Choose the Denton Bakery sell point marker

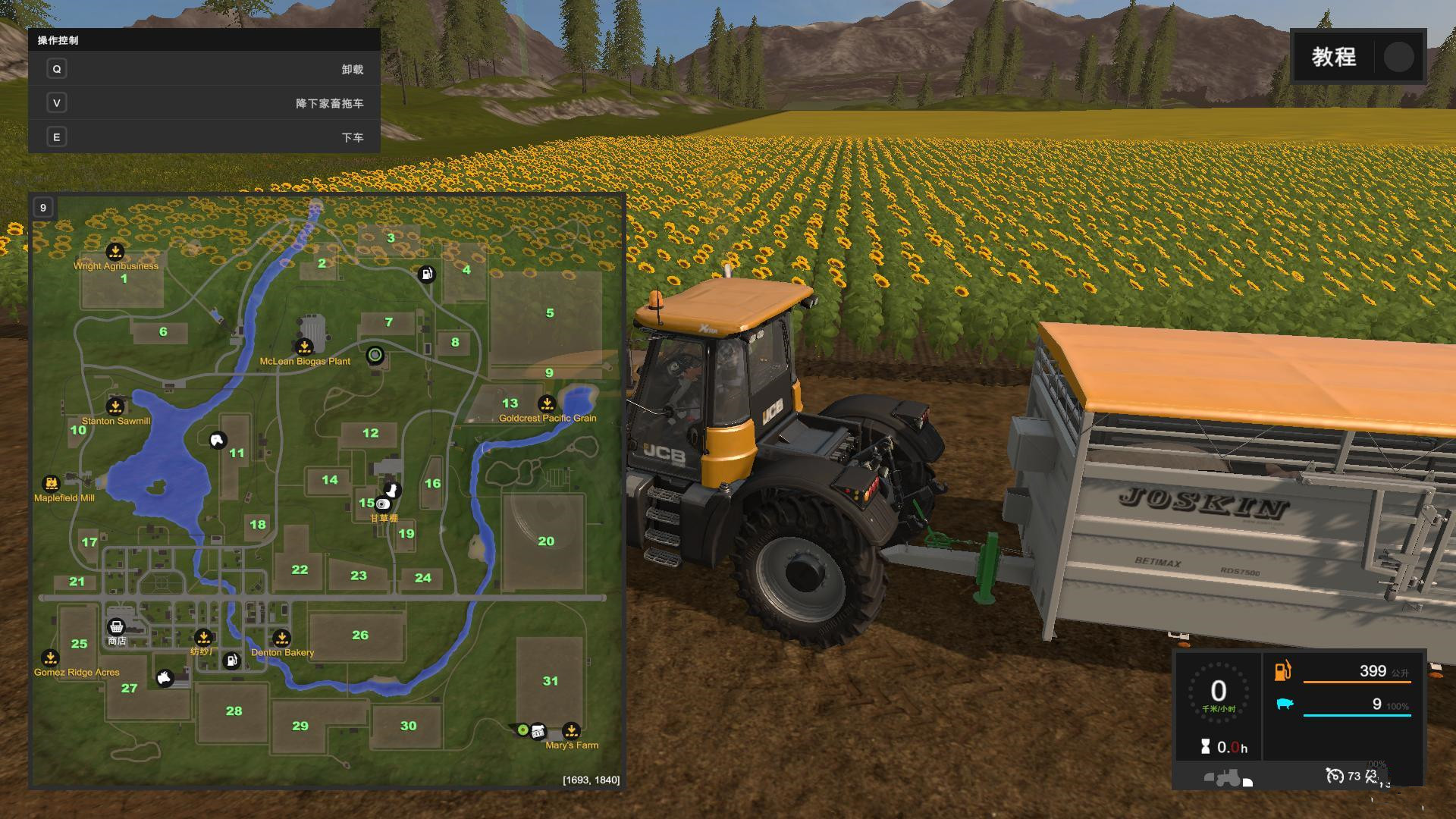click(x=281, y=638)
